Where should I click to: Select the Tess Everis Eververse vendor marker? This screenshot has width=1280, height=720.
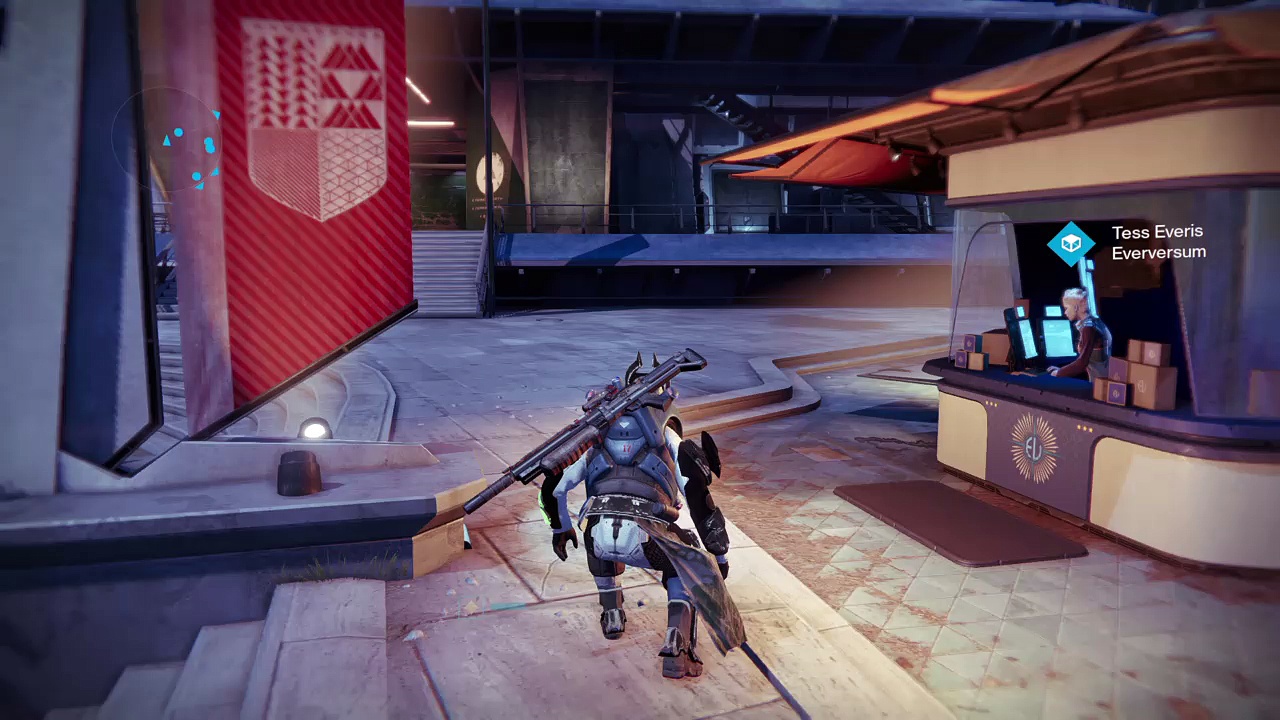[1071, 243]
